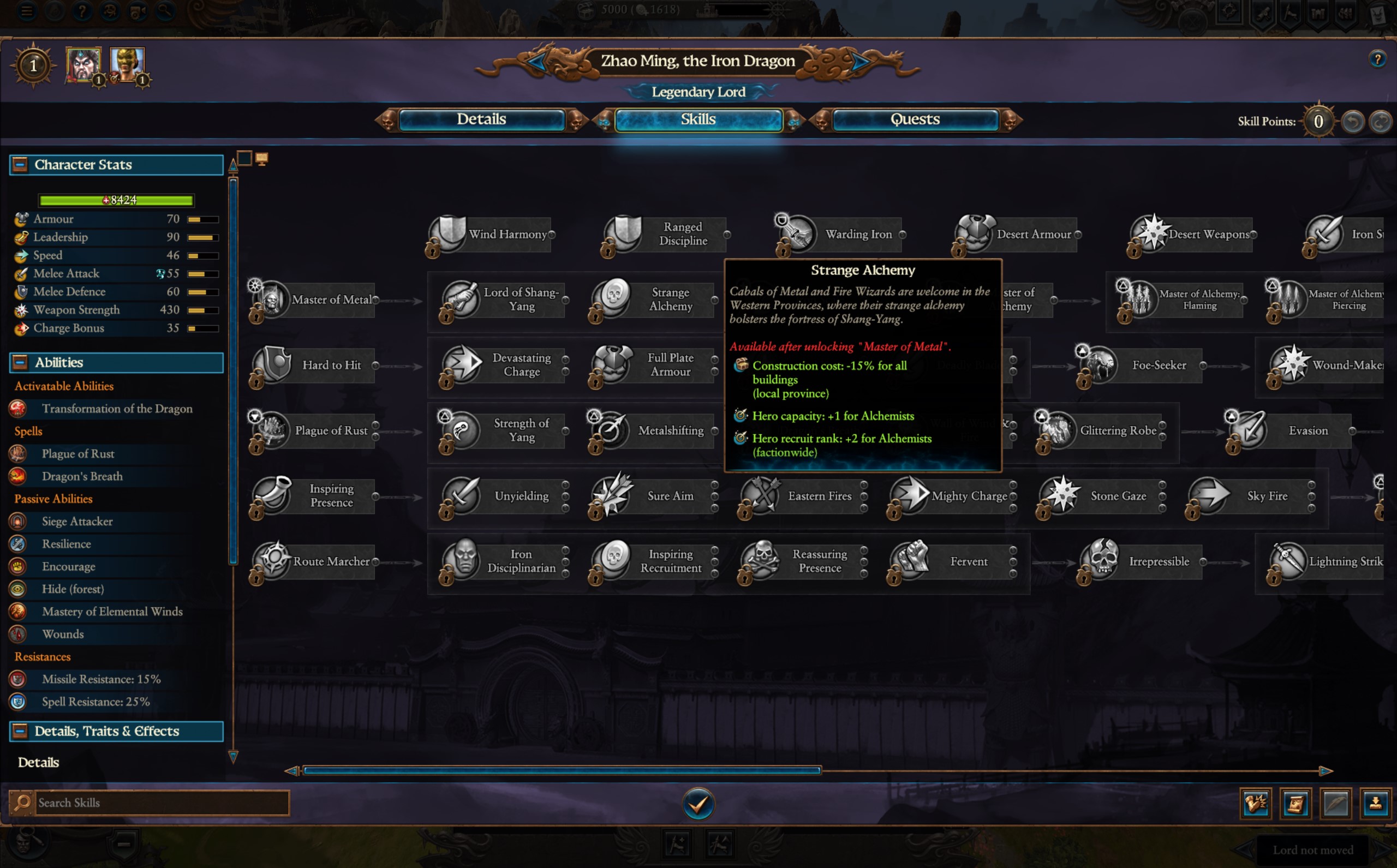The image size is (1397, 868).
Task: Select the Plague of Rust spell icon
Action: pos(19,453)
